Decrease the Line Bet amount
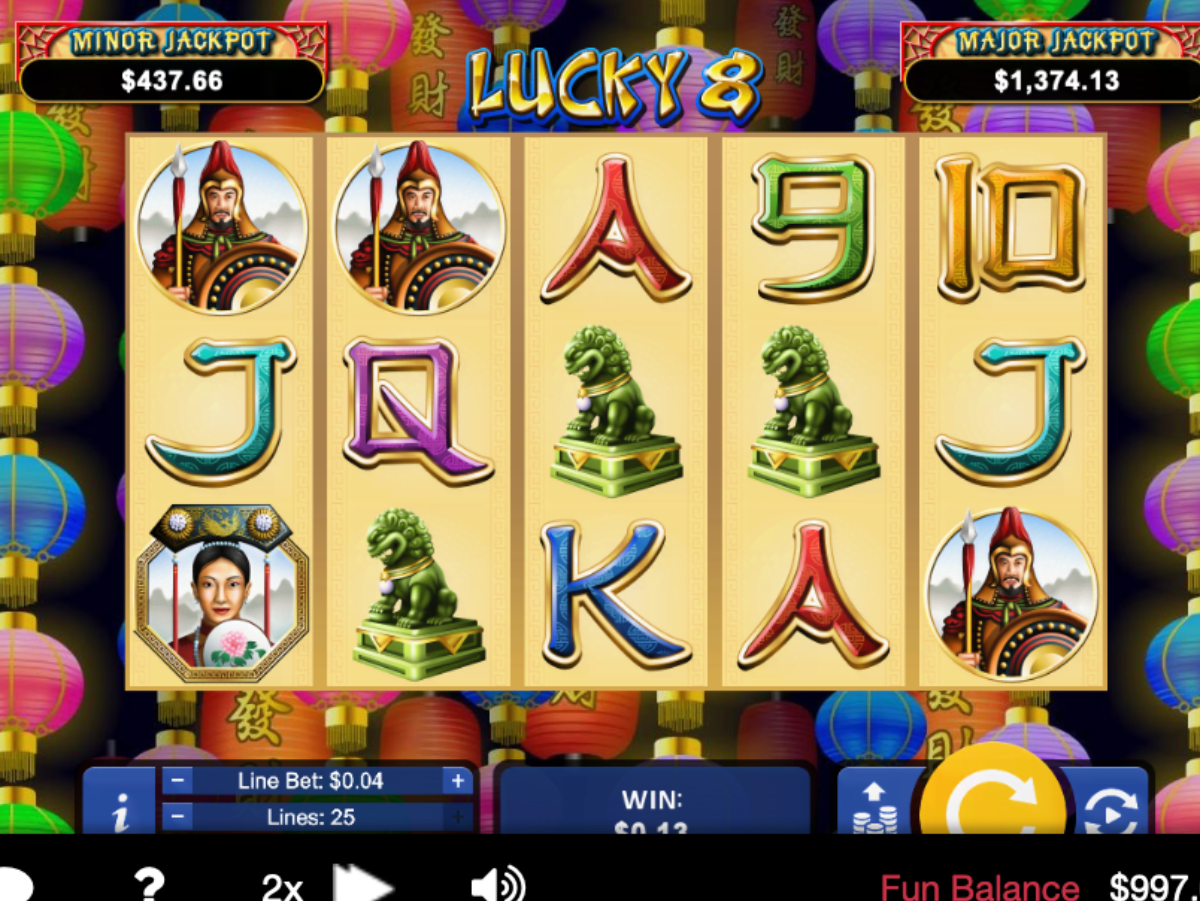The width and height of the screenshot is (1200, 901). 177,781
